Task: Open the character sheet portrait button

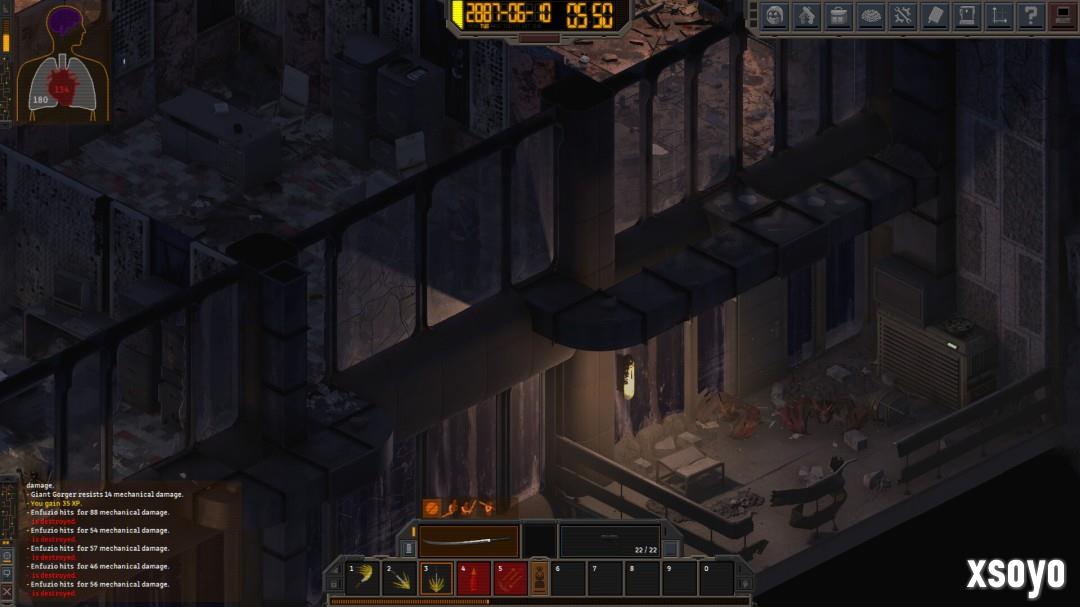Action: 775,16
